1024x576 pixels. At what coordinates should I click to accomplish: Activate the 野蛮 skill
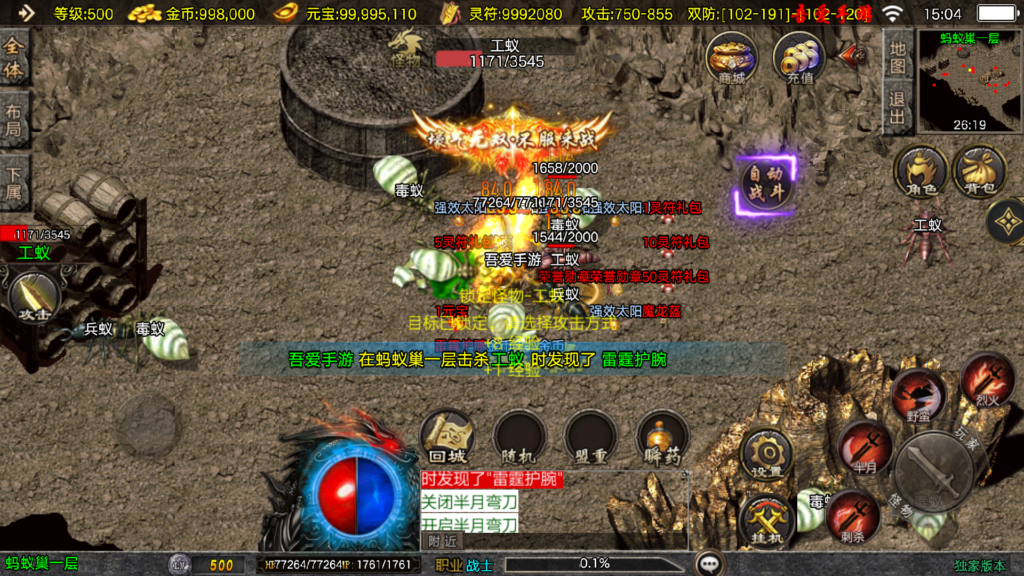pyautogui.click(x=918, y=393)
